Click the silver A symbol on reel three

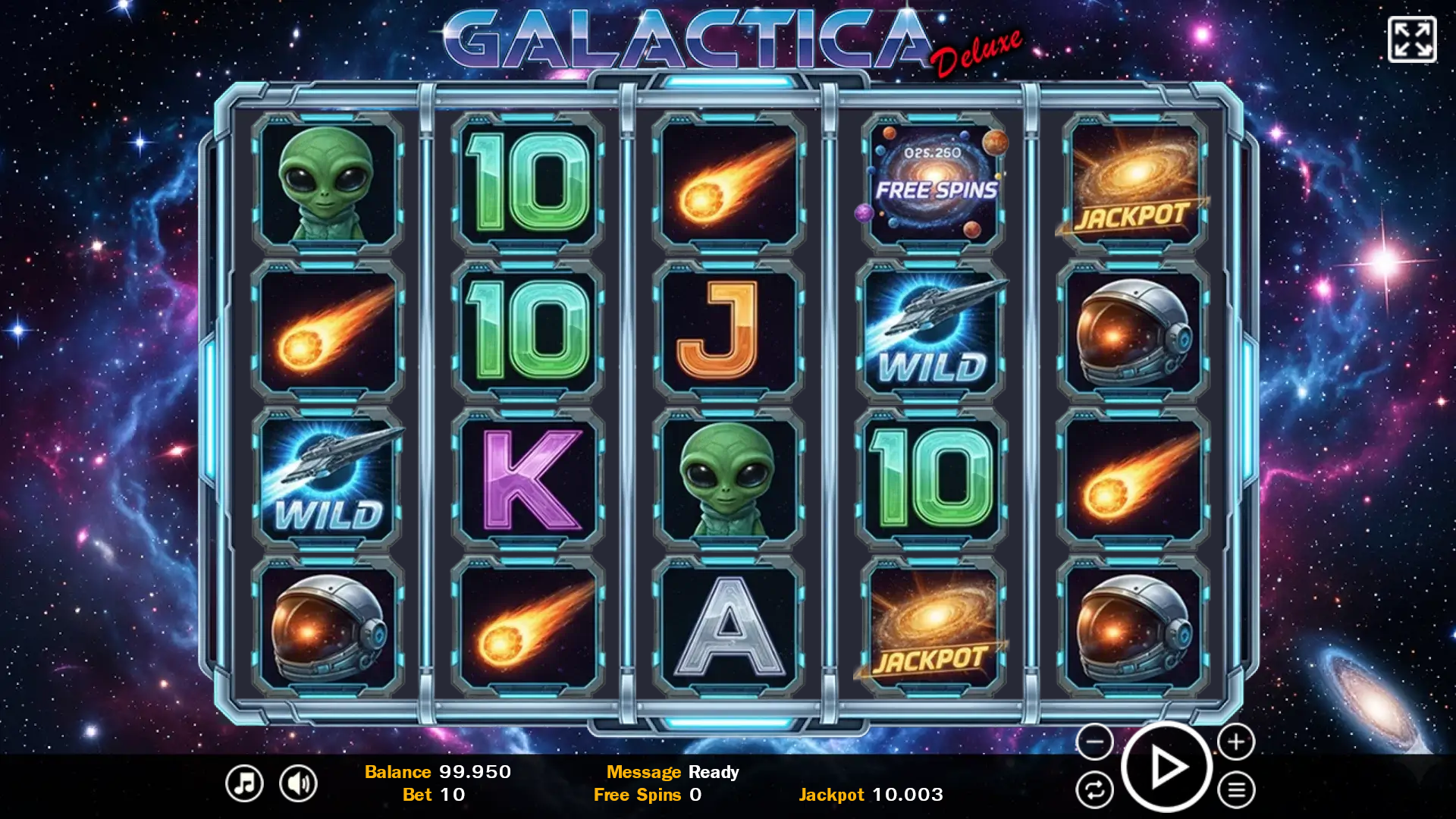pyautogui.click(x=730, y=624)
